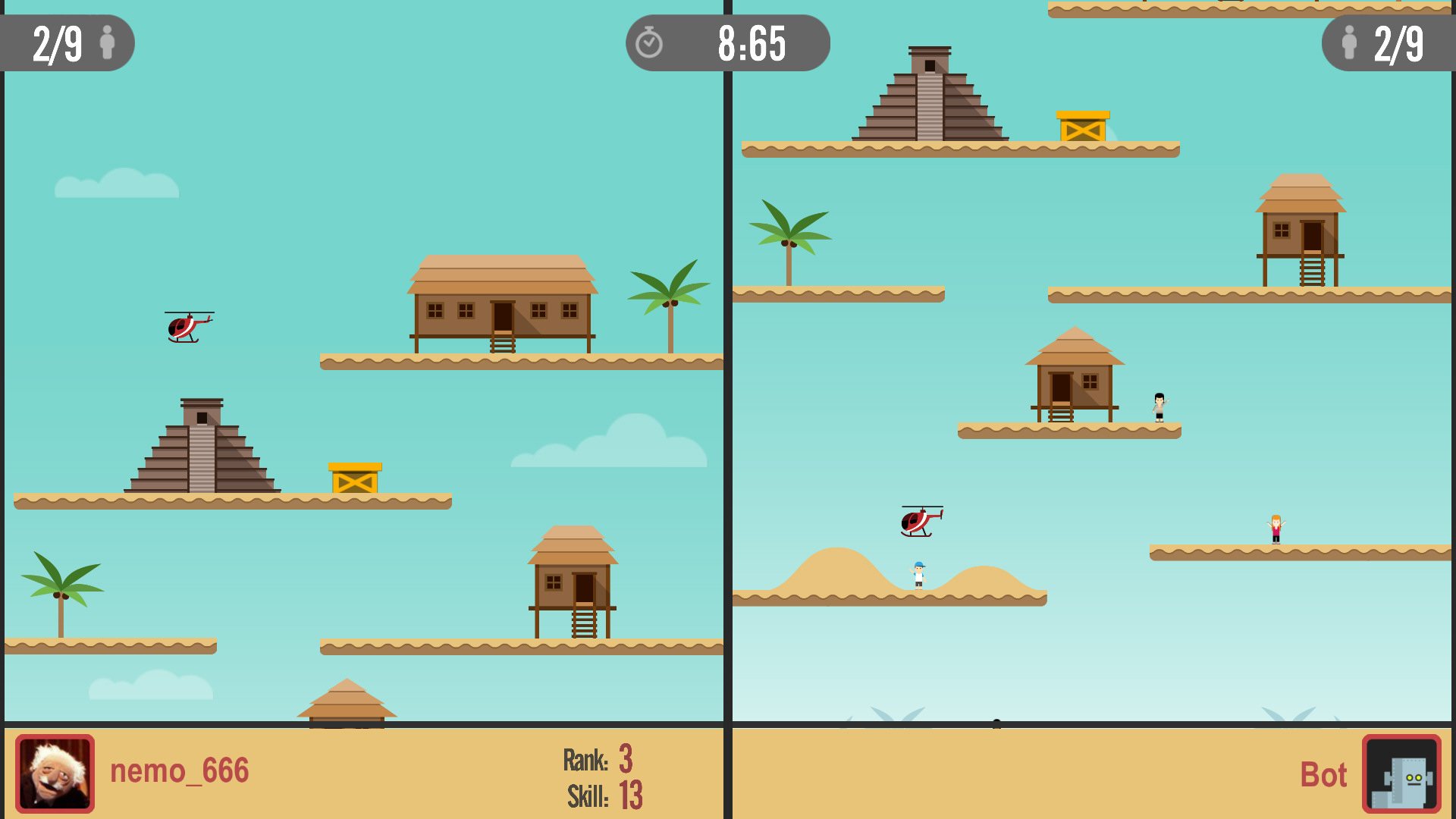Select the person icon in left 2/9 counter

coord(108,43)
